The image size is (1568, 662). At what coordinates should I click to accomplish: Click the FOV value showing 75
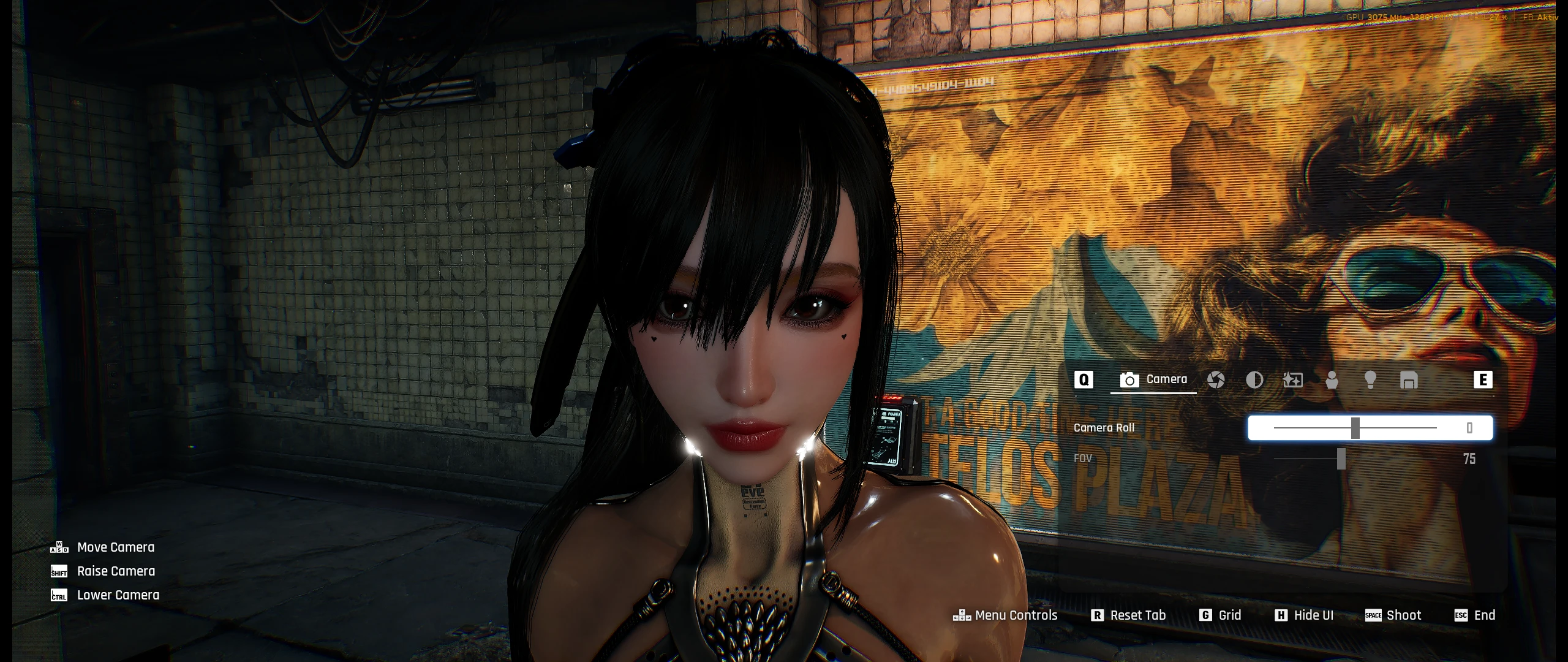click(x=1469, y=458)
